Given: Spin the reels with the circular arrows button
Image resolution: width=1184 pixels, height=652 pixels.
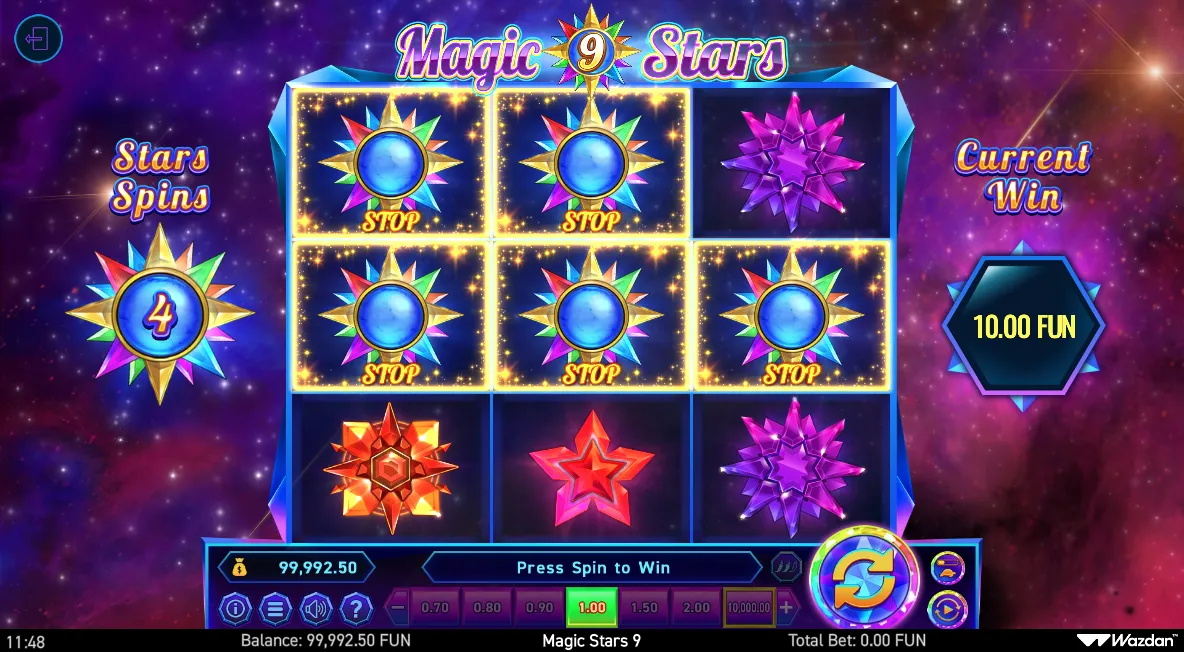Looking at the screenshot, I should 863,580.
